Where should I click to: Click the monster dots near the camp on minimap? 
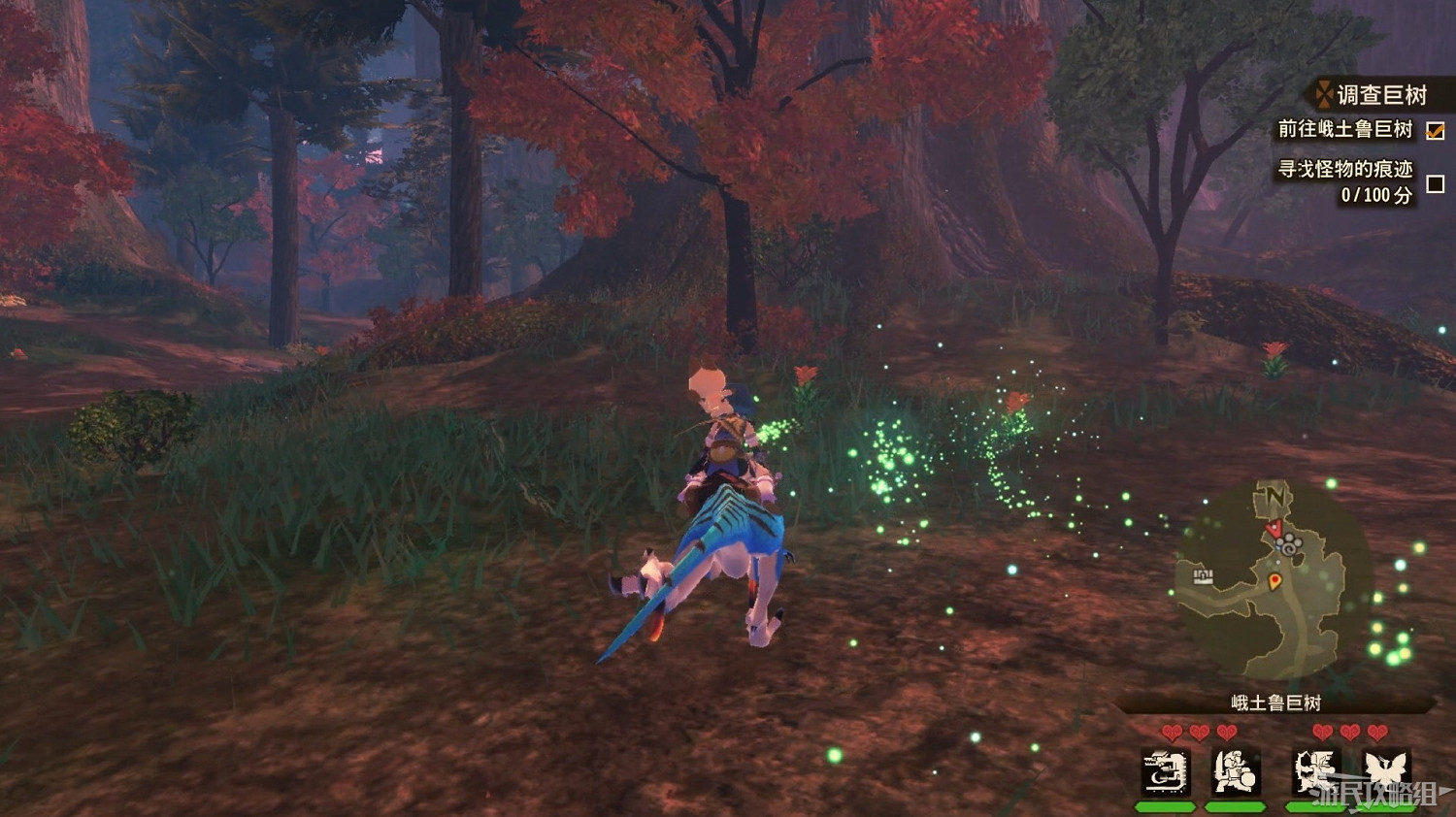[1290, 543]
